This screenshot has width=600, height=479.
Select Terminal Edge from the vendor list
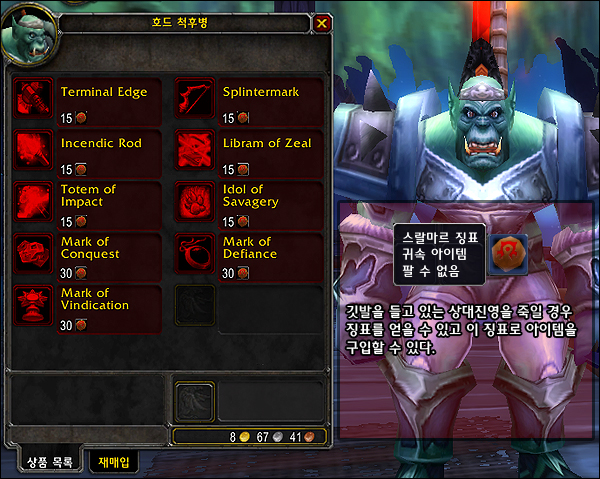[36, 99]
